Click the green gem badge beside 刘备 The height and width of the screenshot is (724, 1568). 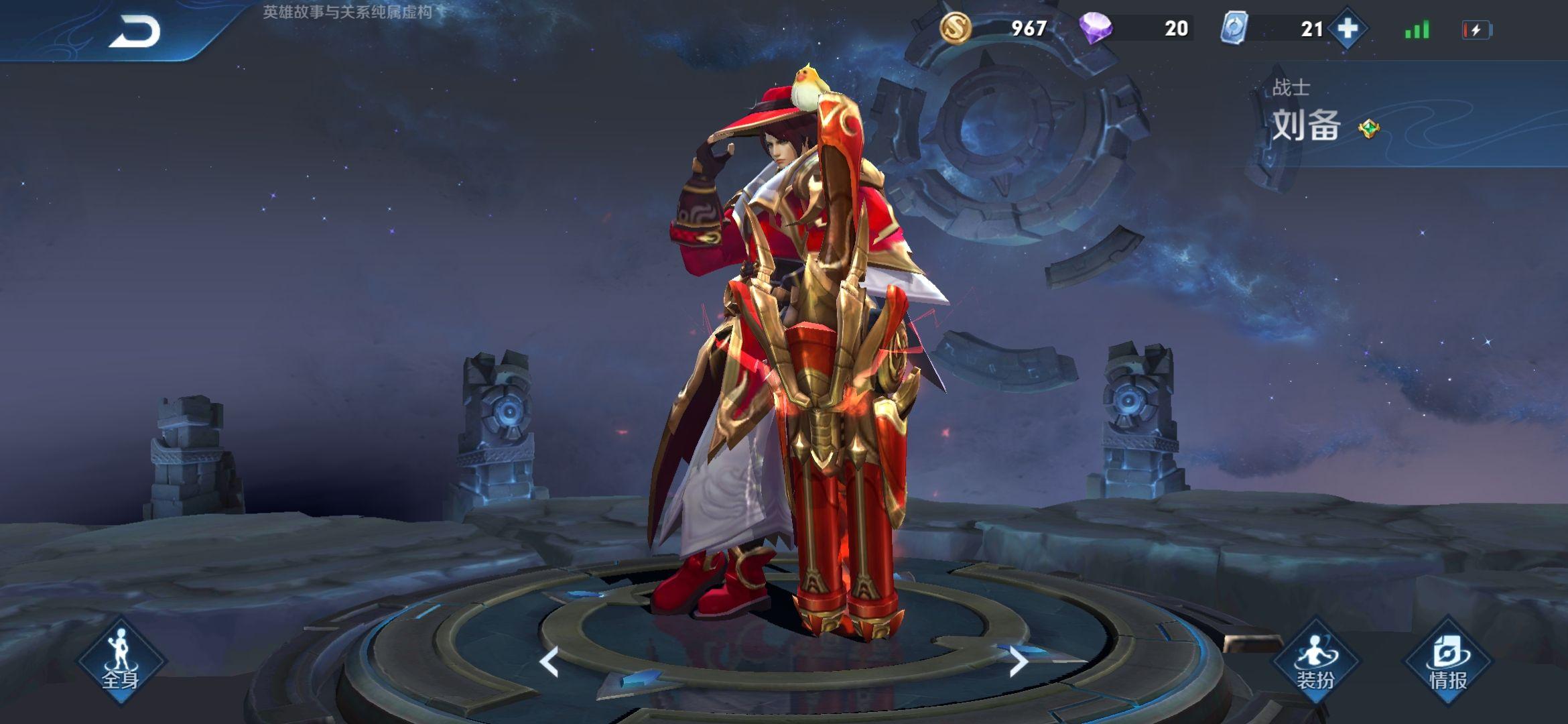coord(1368,128)
